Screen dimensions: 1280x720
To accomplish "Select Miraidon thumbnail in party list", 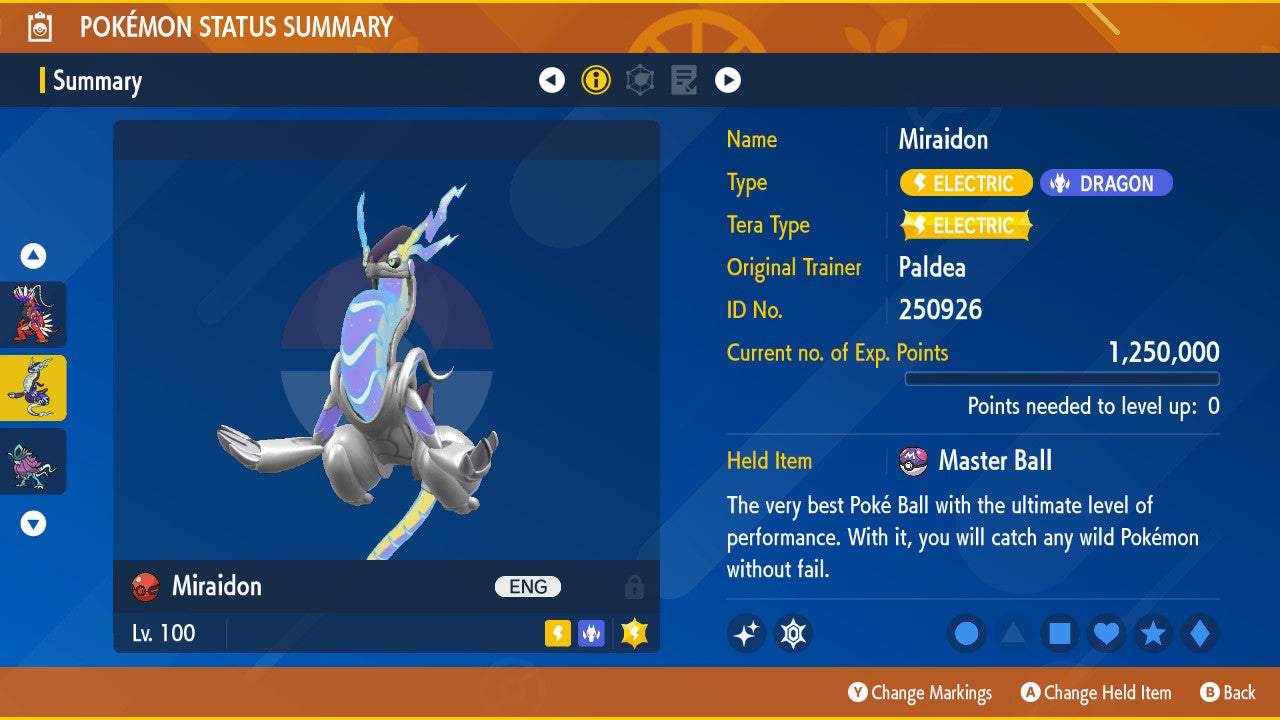I will [33, 387].
